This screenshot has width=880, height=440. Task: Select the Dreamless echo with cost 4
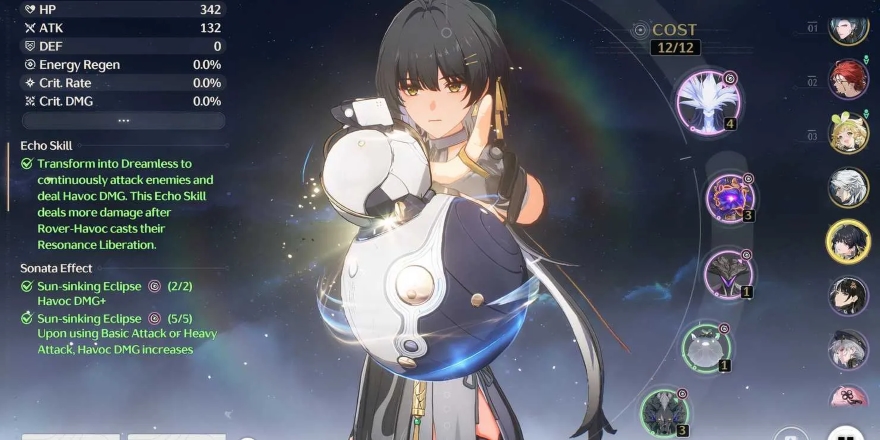click(707, 99)
